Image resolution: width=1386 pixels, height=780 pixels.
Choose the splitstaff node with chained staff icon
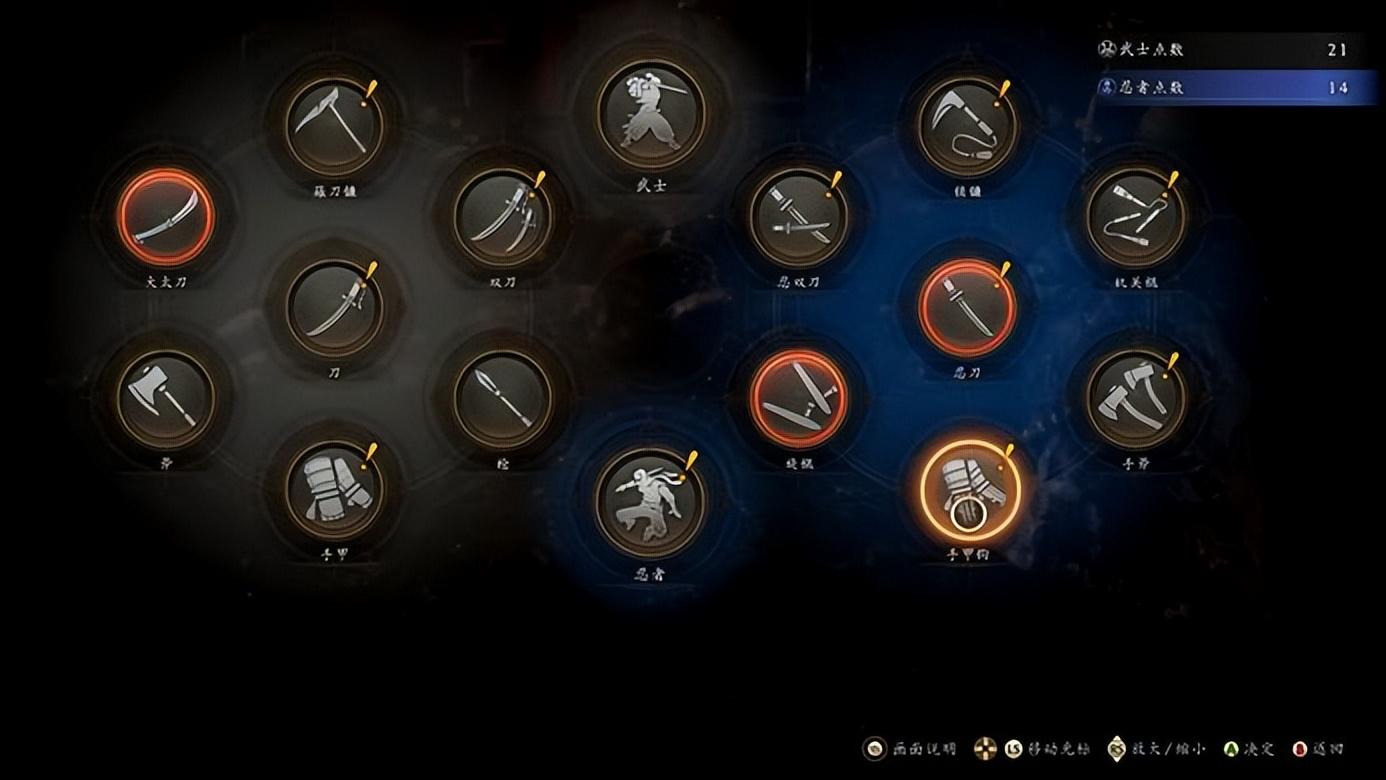click(1135, 217)
